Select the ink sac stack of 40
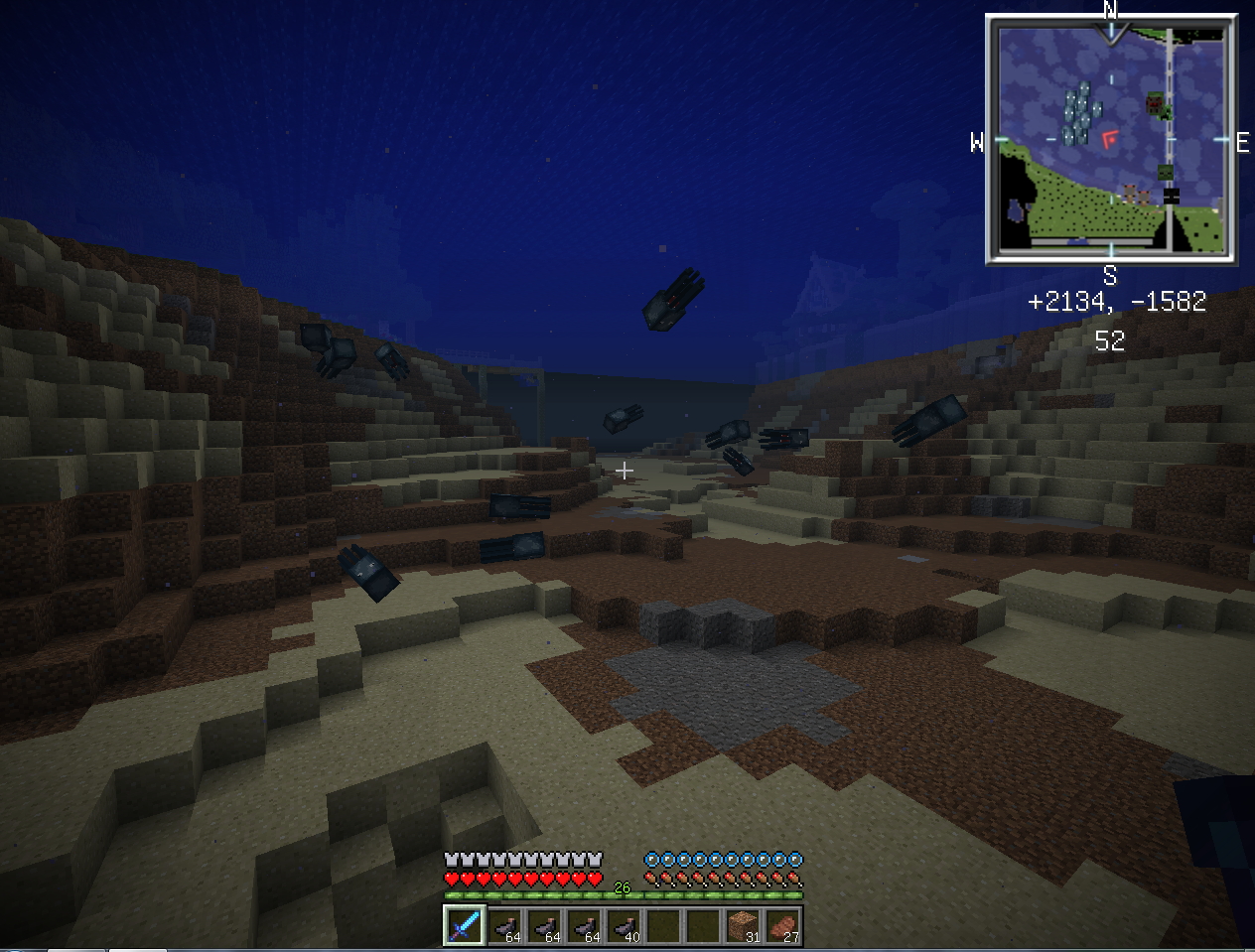The width and height of the screenshot is (1255, 952). [x=624, y=925]
